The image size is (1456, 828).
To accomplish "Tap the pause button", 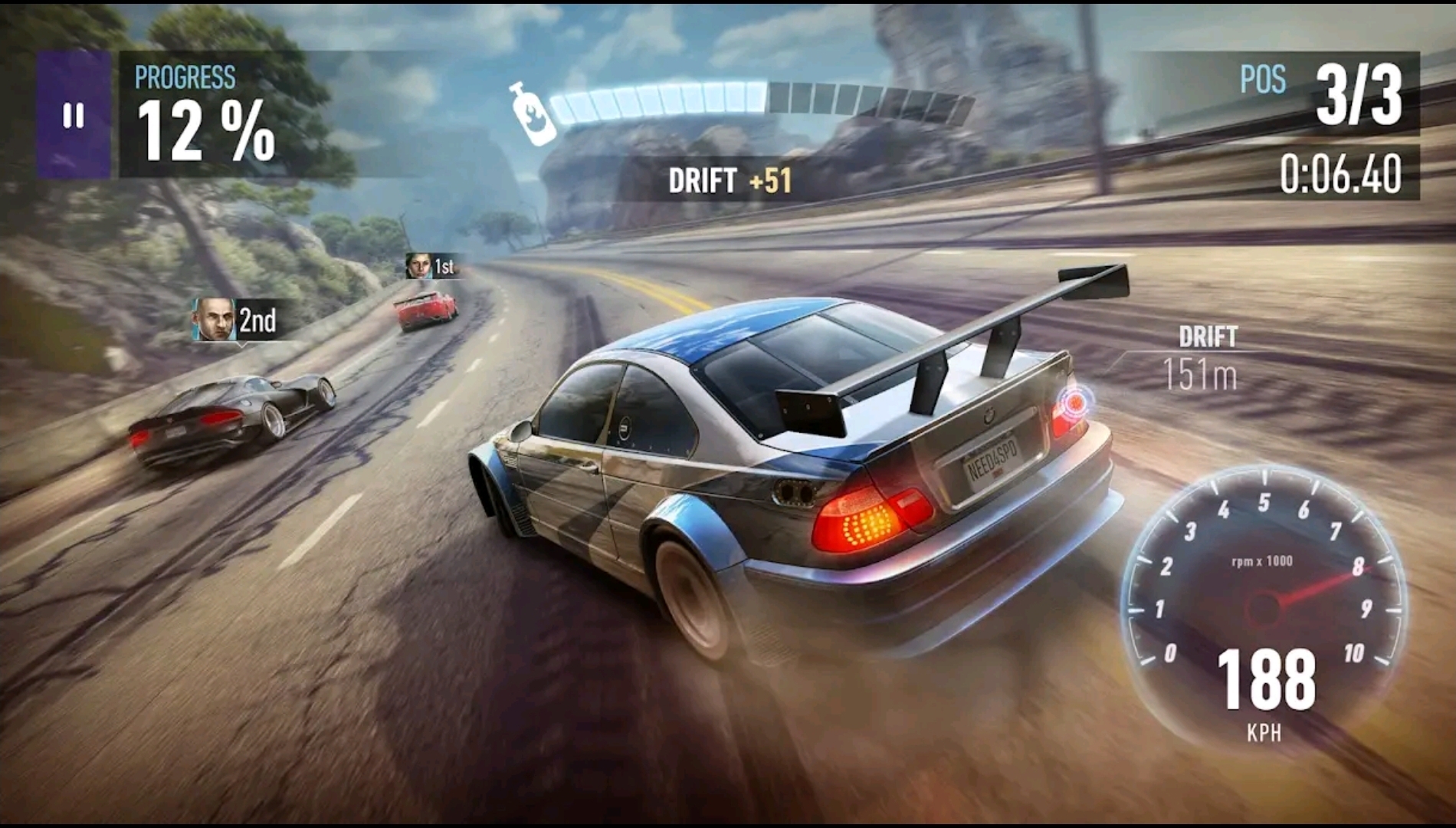I will (x=73, y=115).
